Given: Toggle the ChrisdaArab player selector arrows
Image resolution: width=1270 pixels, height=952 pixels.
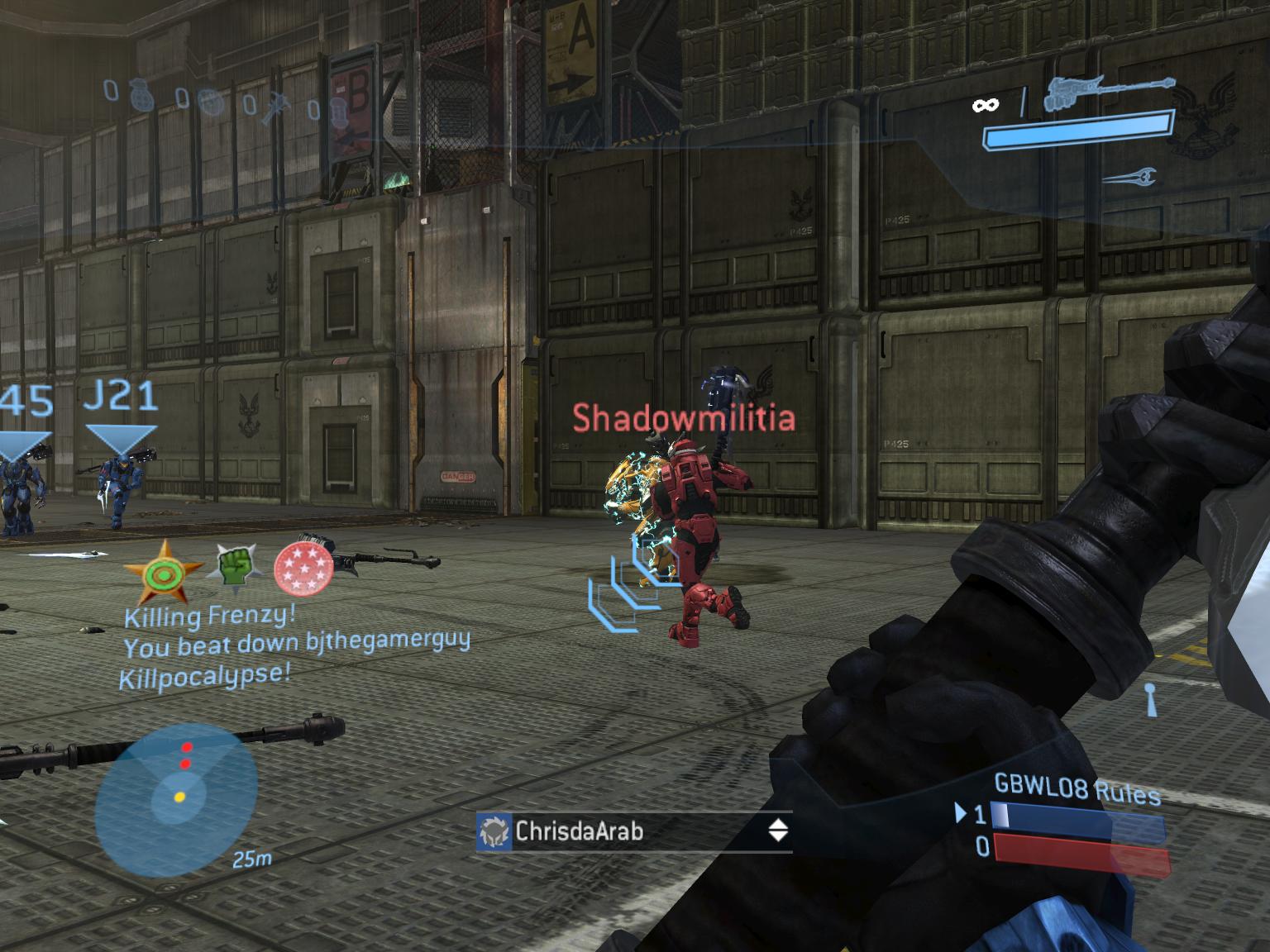Looking at the screenshot, I should 778,830.
